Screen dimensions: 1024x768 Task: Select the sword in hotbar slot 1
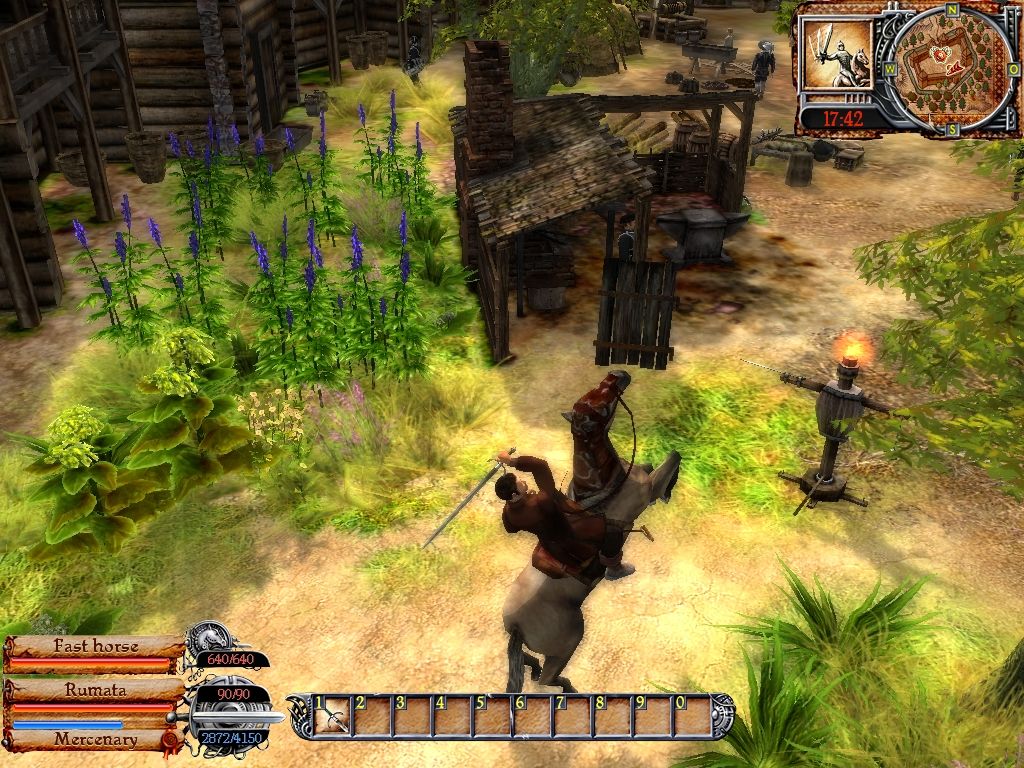coord(334,716)
